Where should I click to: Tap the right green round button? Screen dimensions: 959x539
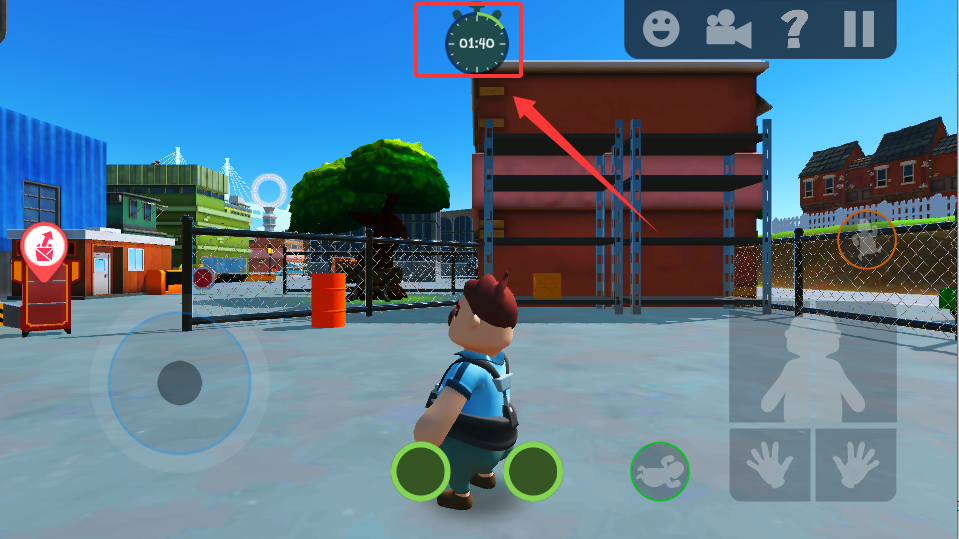[x=532, y=471]
